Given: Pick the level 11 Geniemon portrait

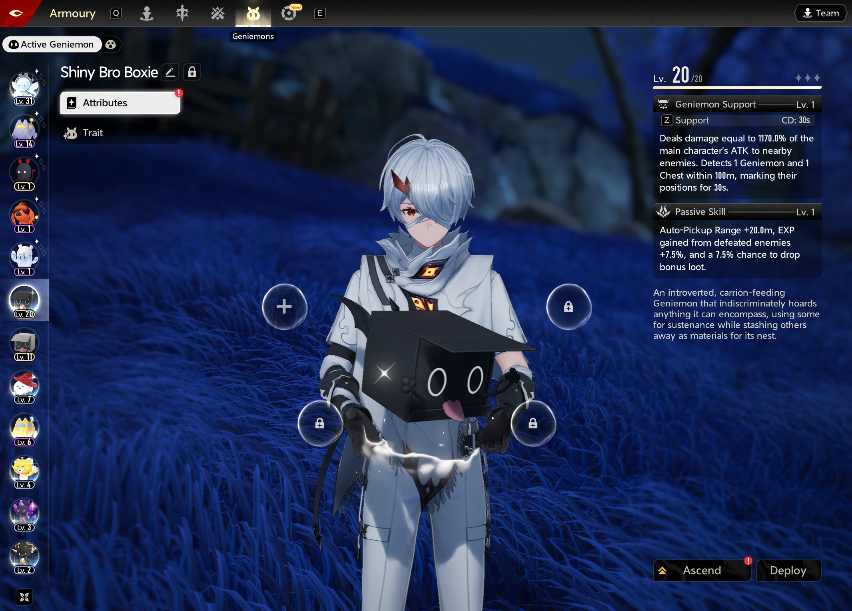Looking at the screenshot, I should coord(24,343).
